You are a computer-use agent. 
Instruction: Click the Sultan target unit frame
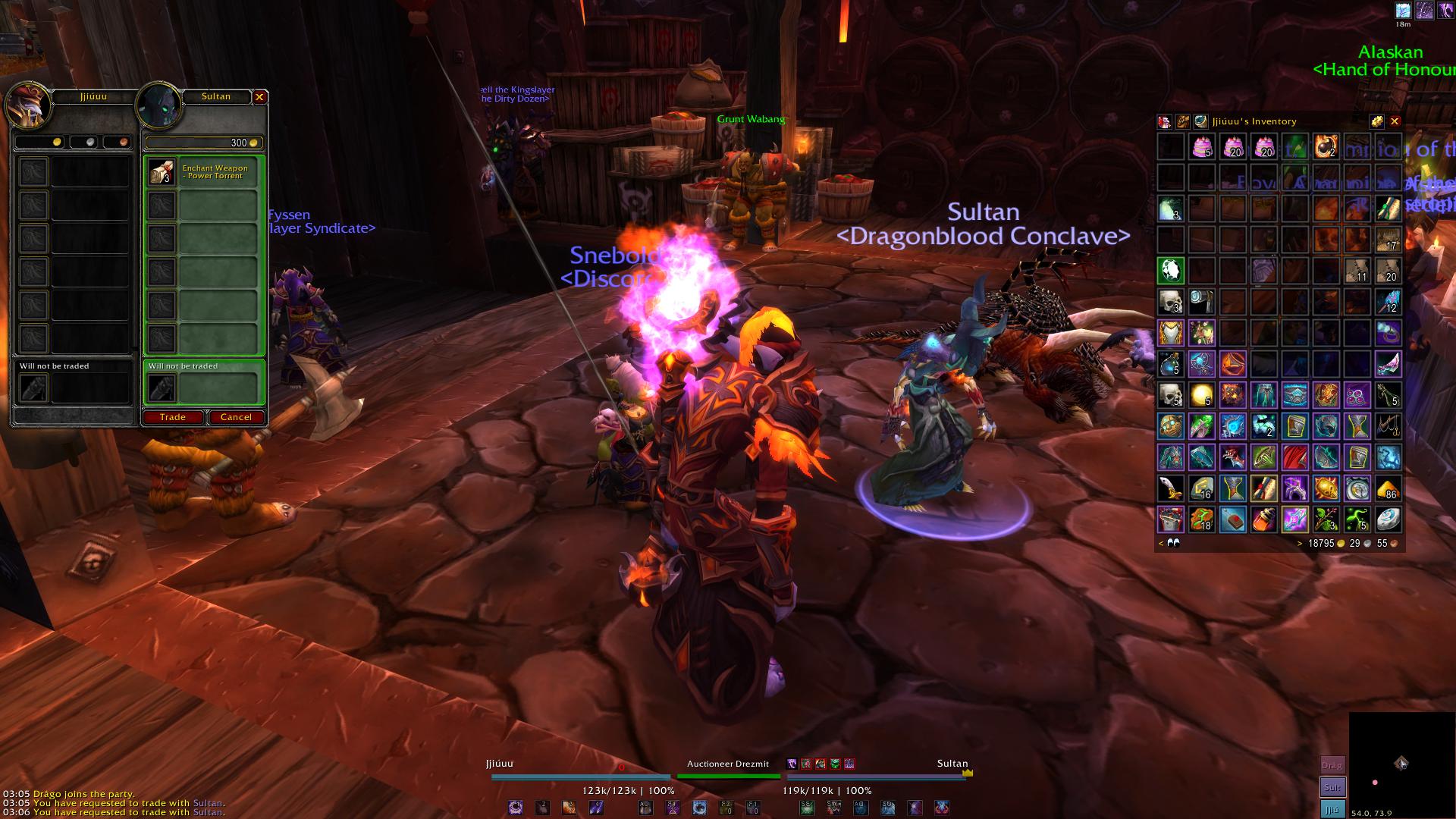coord(876,776)
